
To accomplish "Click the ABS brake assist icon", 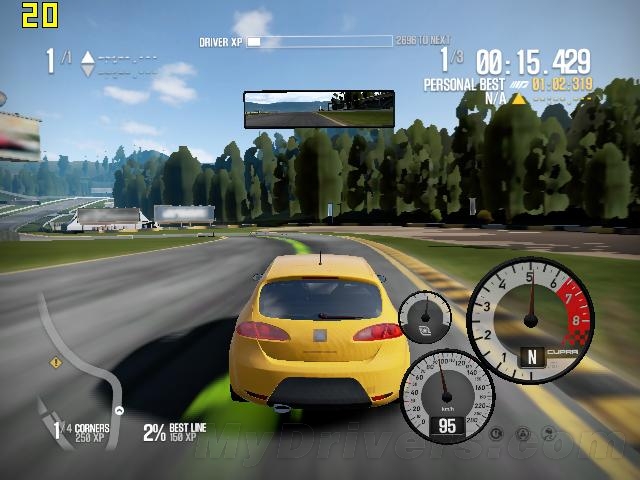I will pyautogui.click(x=496, y=433).
